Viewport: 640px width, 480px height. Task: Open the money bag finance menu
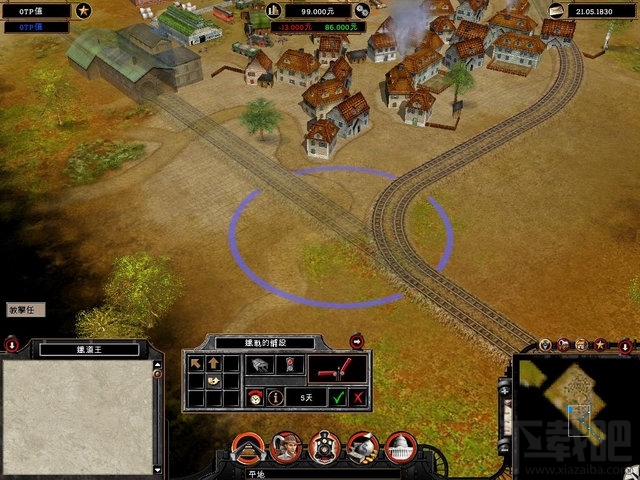(363, 446)
